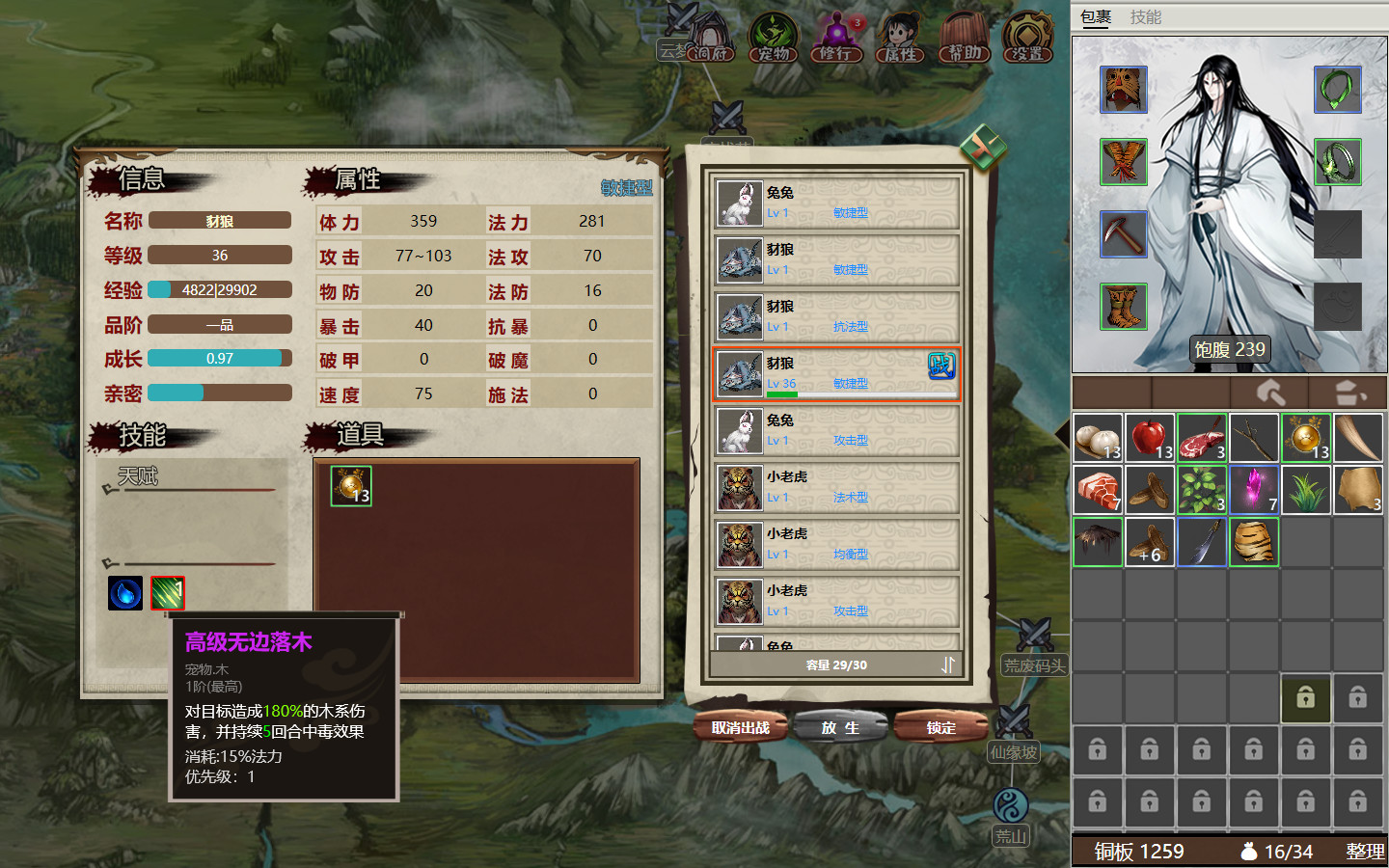This screenshot has height=868, width=1389.
Task: Open the 修行 cultivation menu
Action: point(836,39)
